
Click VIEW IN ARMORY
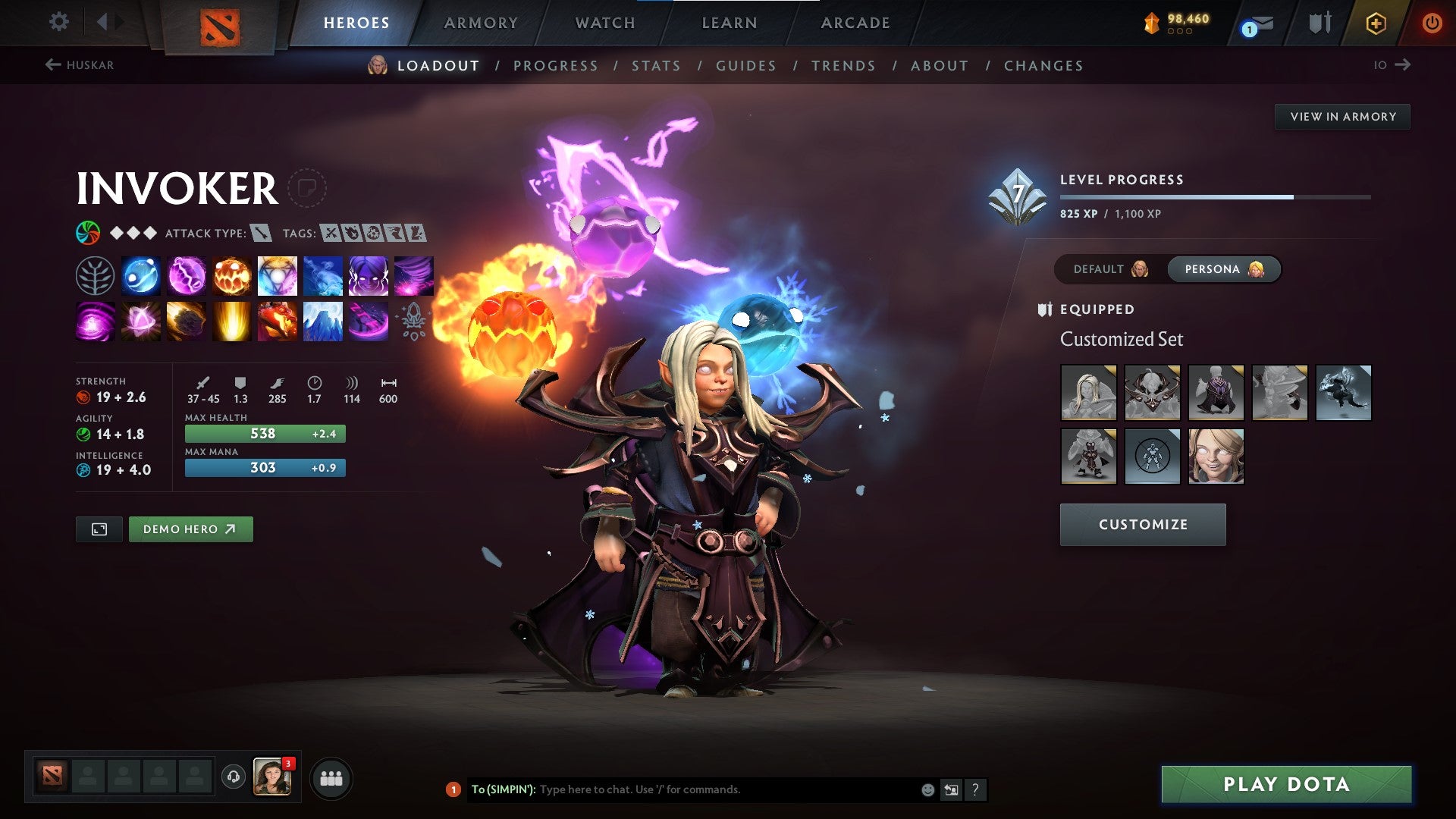(1342, 116)
